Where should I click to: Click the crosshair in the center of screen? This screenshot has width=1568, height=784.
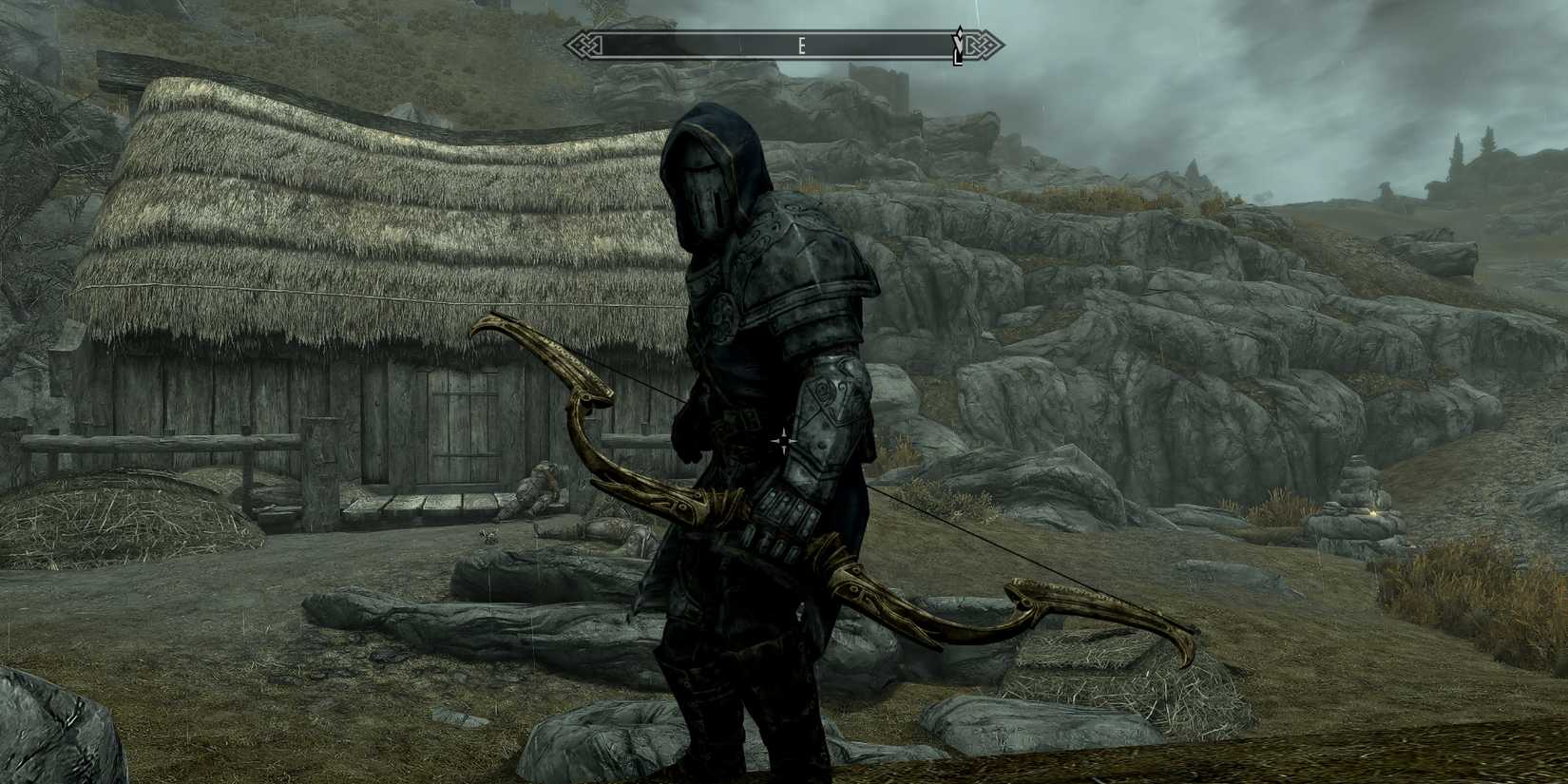click(x=784, y=439)
